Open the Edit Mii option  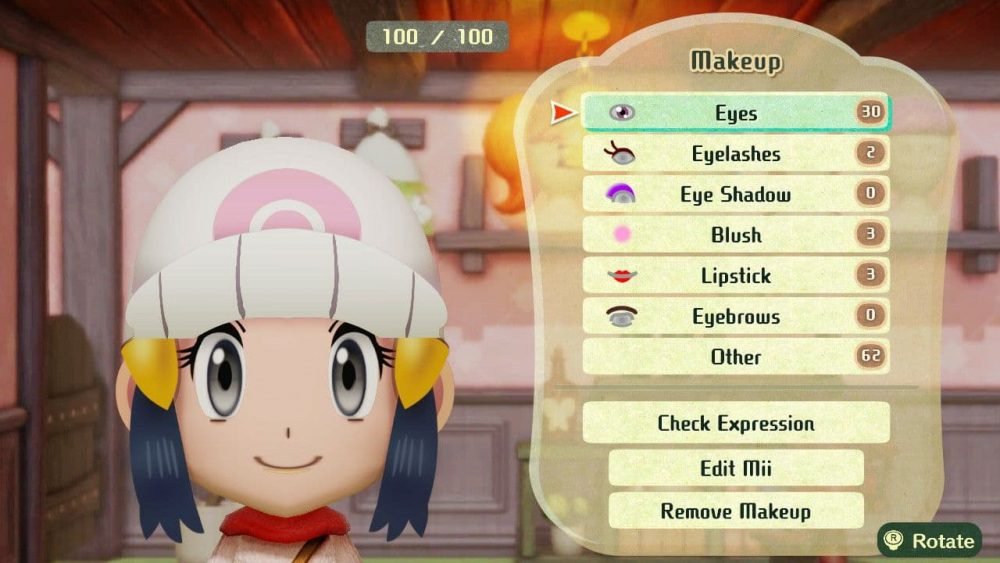[x=735, y=468]
